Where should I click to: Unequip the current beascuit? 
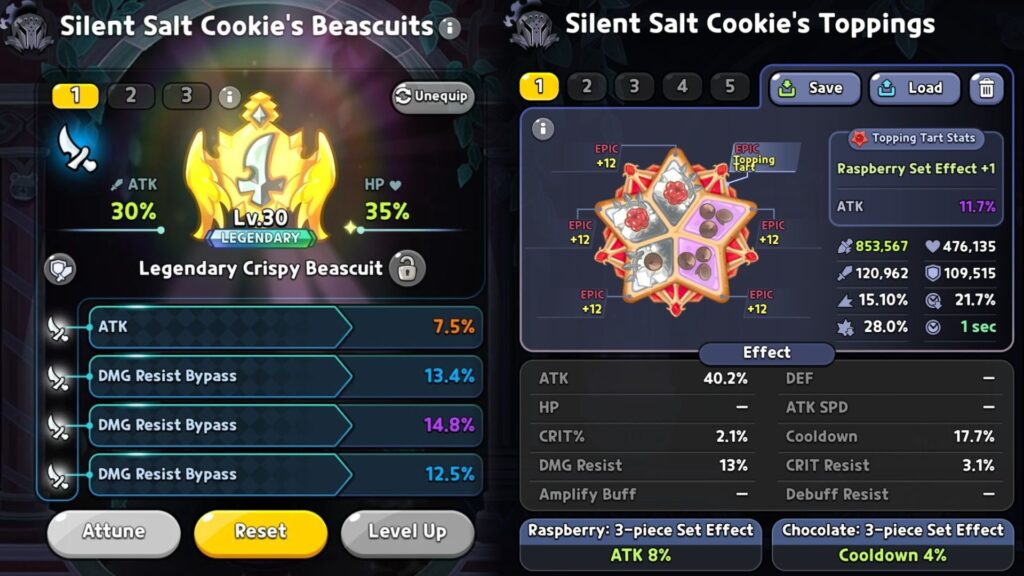(x=432, y=96)
